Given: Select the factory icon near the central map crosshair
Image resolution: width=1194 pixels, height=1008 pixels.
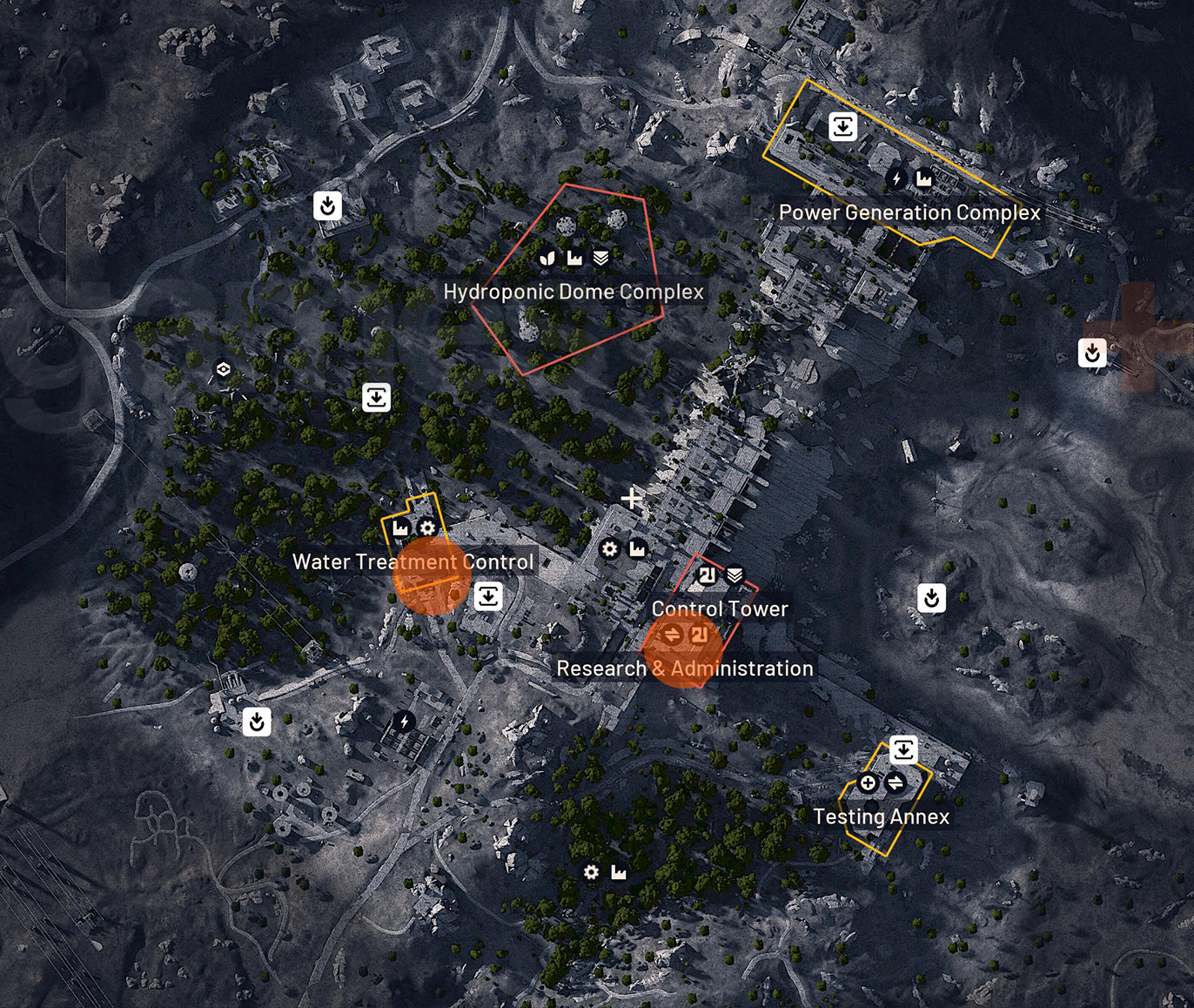Looking at the screenshot, I should [x=639, y=549].
